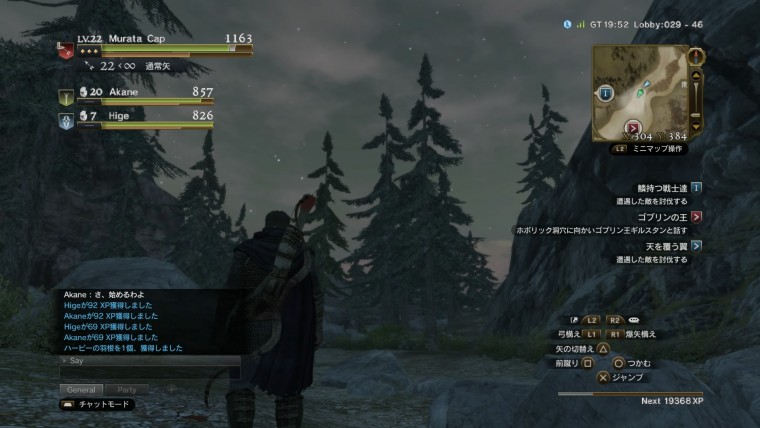Click the minimap compass icon
Viewport: 760px width, 428px height.
[696, 56]
